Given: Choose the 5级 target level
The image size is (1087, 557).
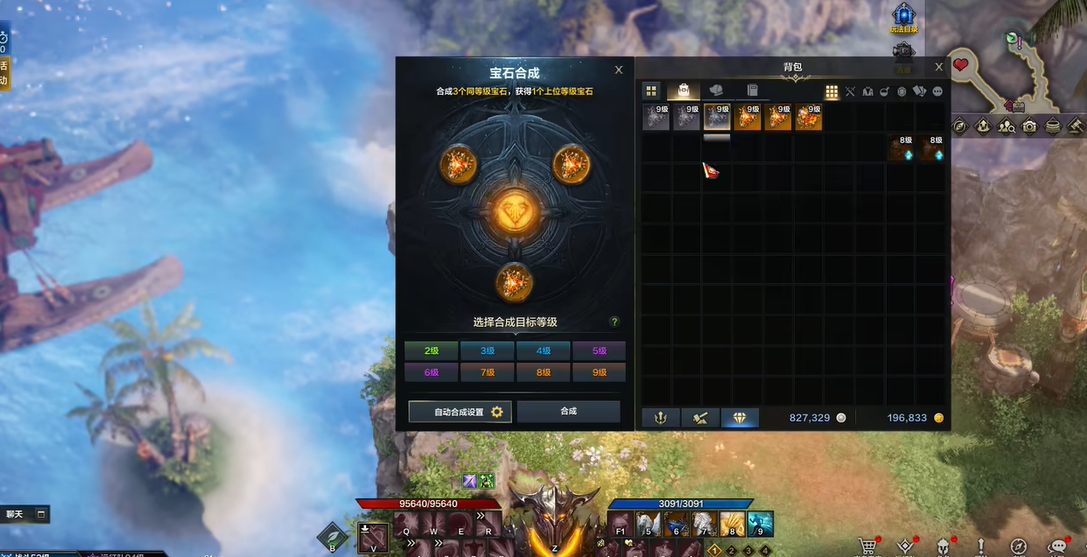Looking at the screenshot, I should [x=599, y=351].
